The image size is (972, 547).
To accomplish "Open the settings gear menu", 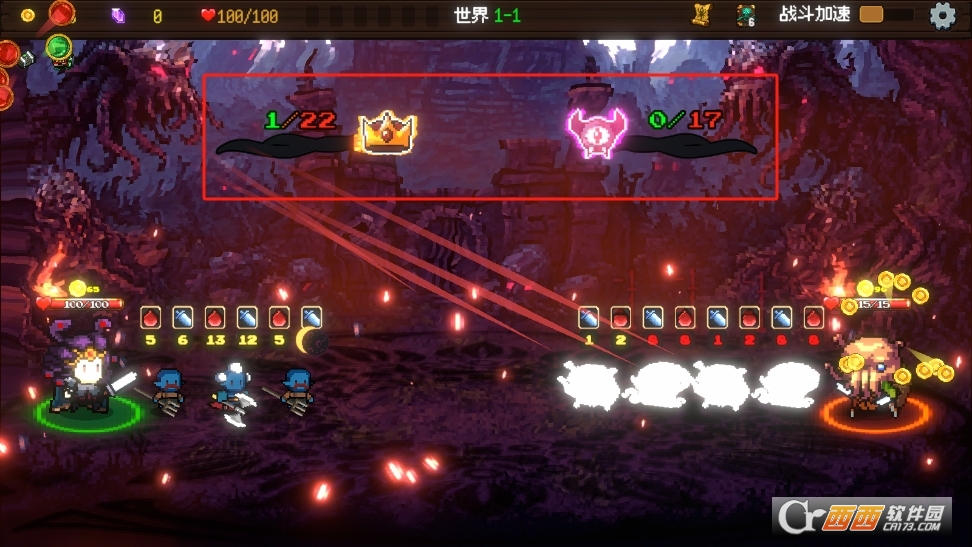I will (942, 15).
